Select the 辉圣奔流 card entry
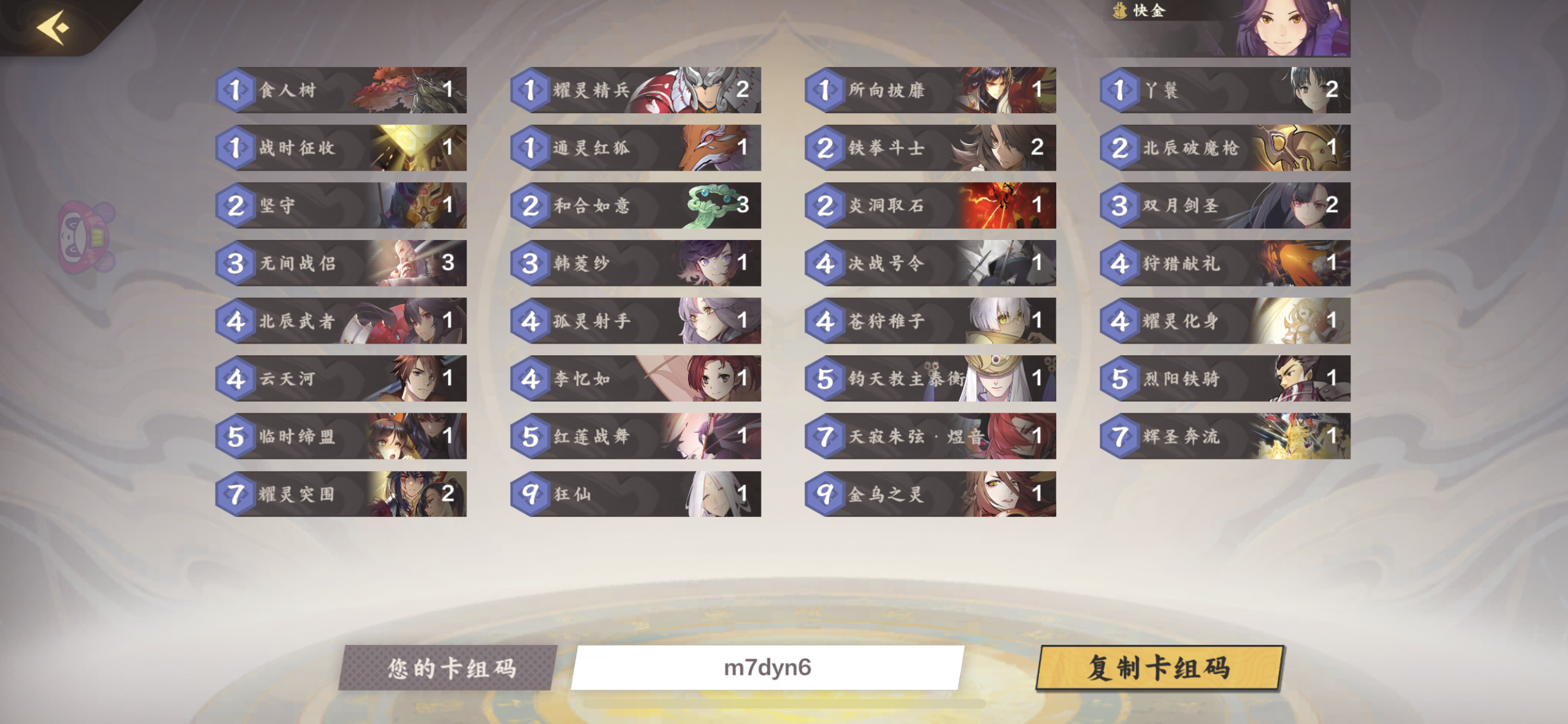This screenshot has width=1568, height=724. (x=1226, y=437)
